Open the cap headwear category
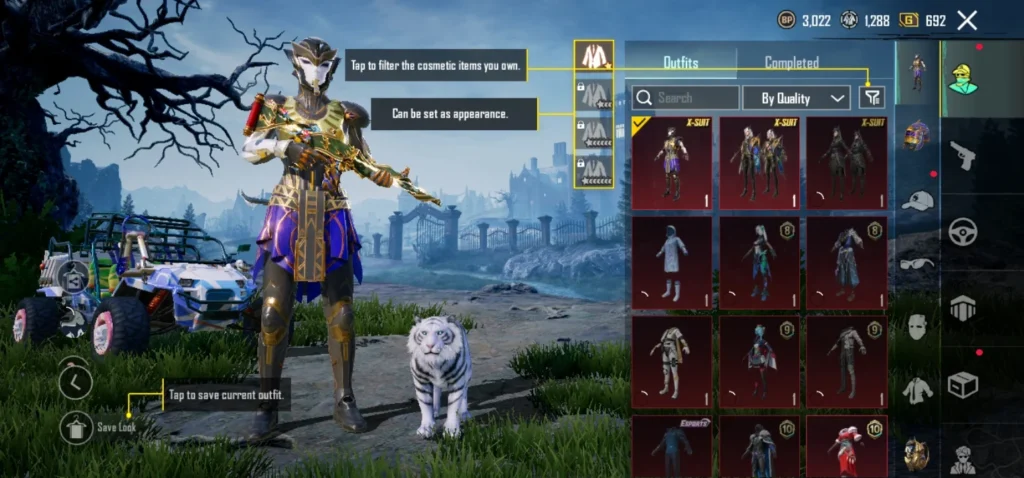Viewport: 1024px width, 478px height. (x=917, y=201)
